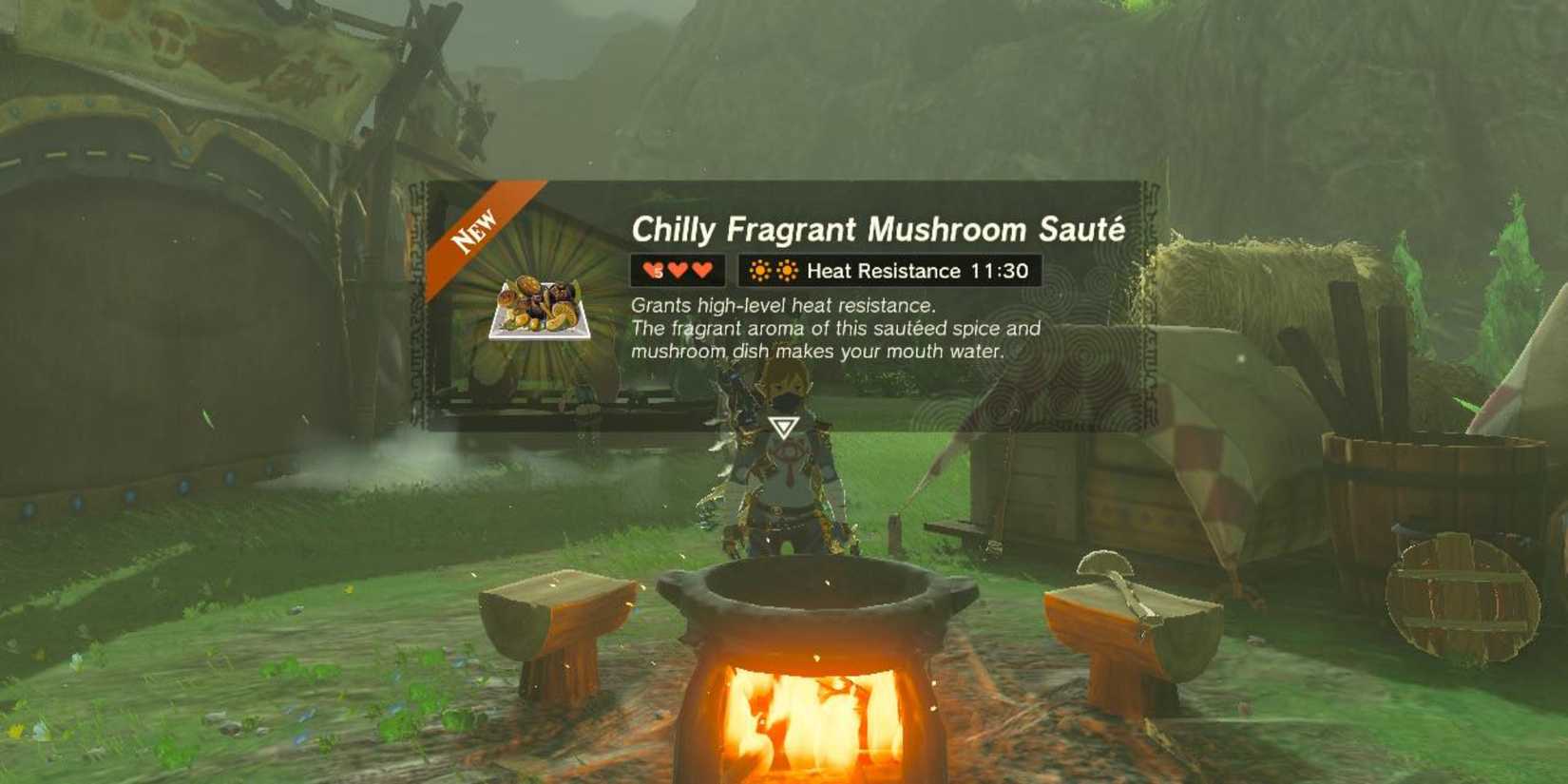Click the glowing cooking pot fire
Image resolution: width=1568 pixels, height=784 pixels.
(x=813, y=722)
